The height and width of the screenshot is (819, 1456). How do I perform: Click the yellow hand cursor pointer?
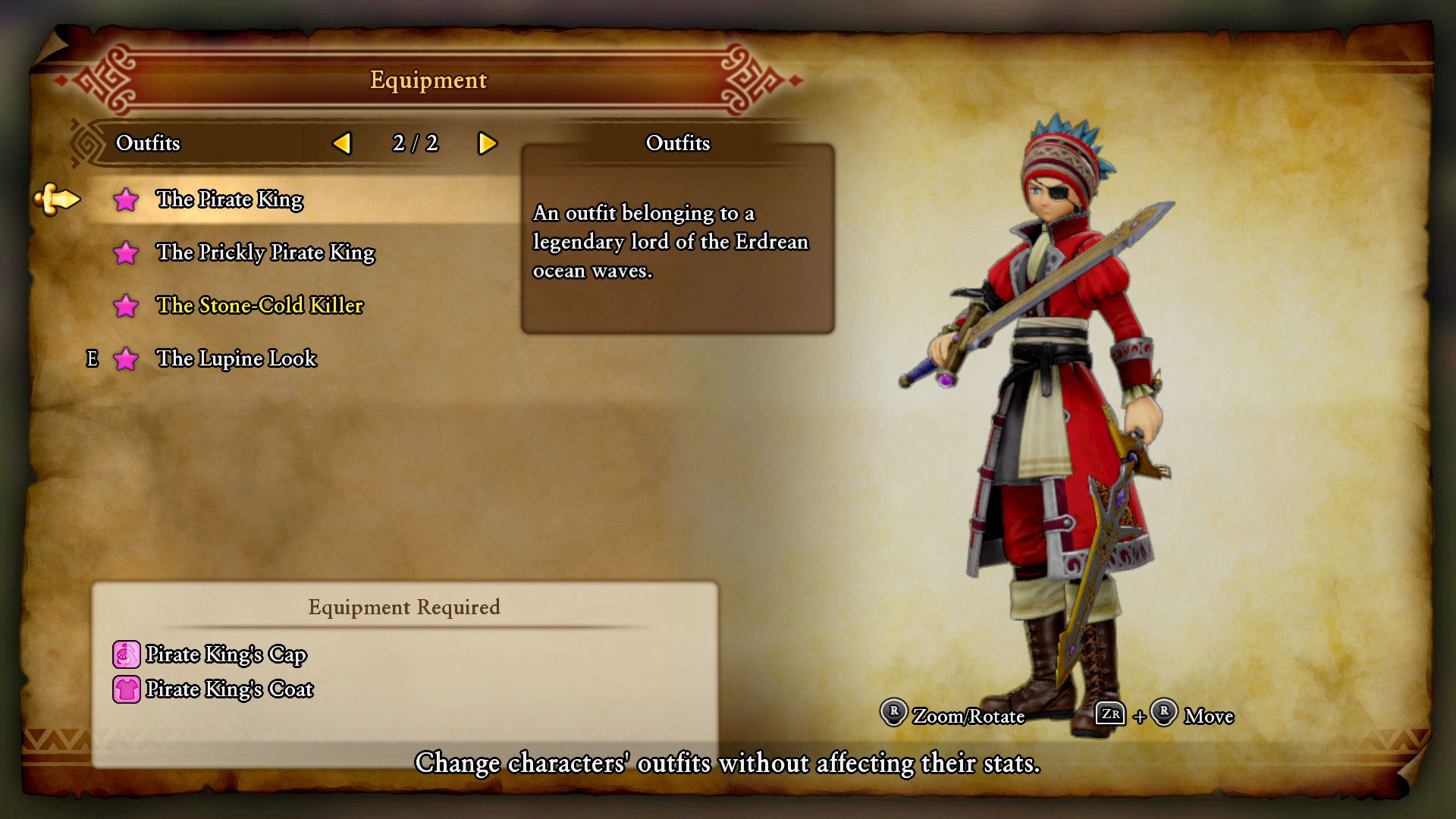coord(57,199)
